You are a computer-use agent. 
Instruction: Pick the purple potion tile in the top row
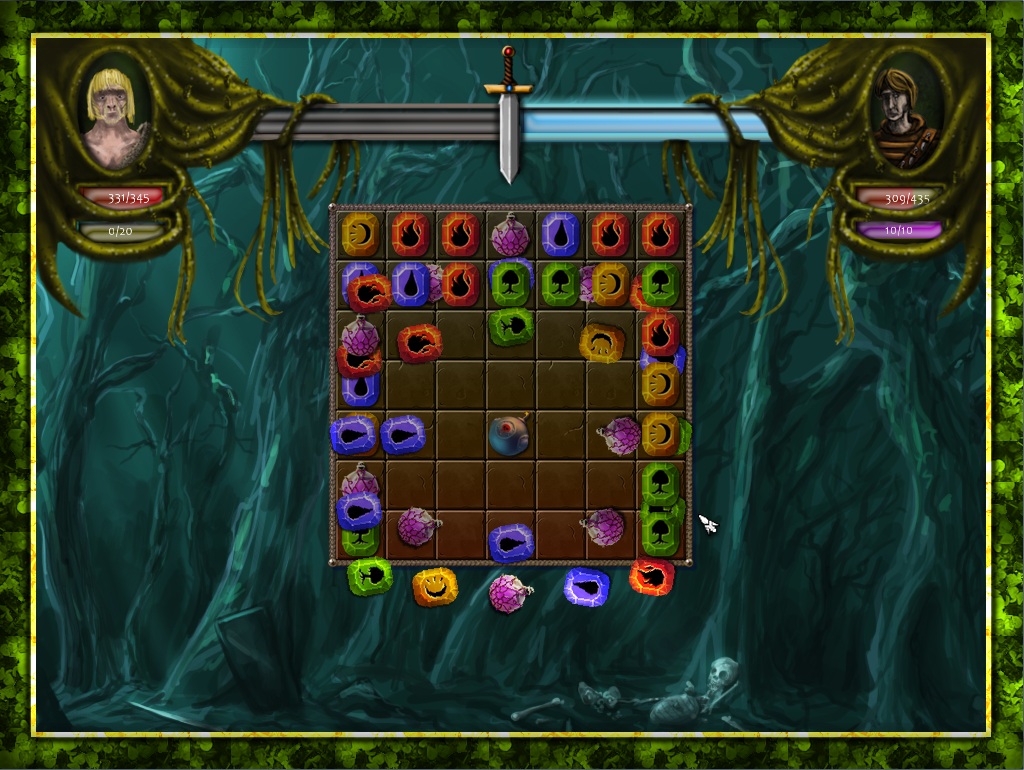coord(510,236)
